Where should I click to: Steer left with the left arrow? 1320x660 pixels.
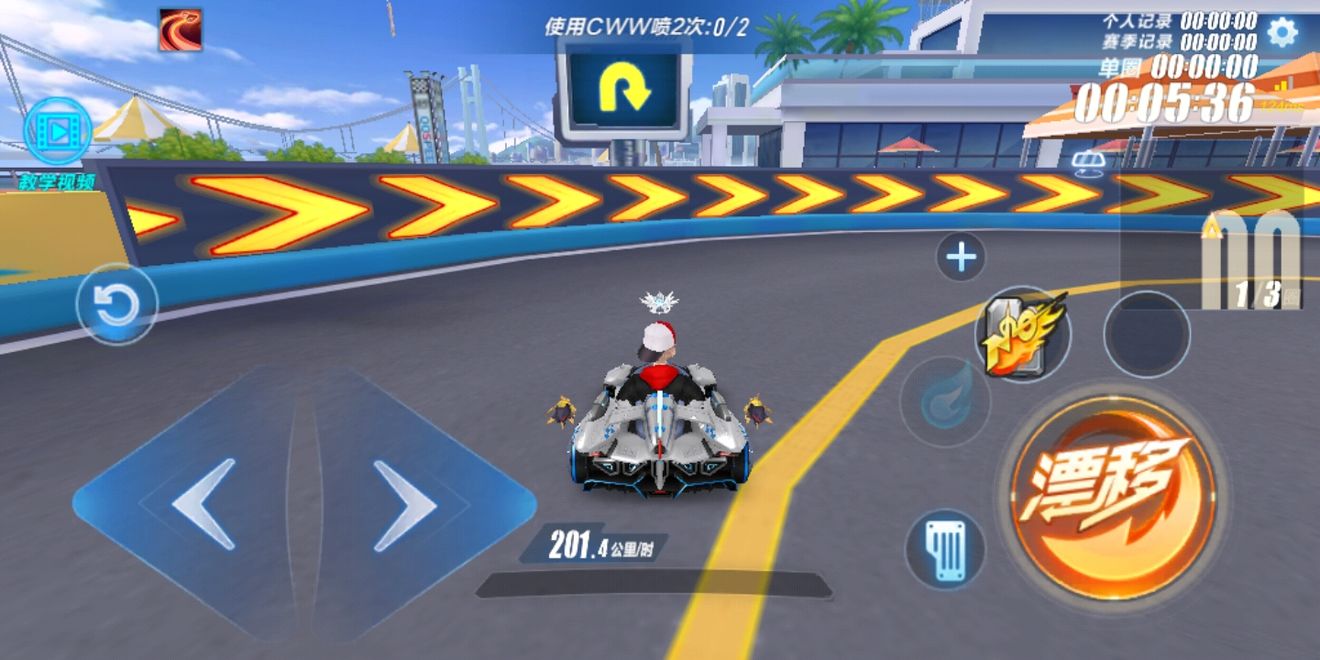pyautogui.click(x=204, y=503)
